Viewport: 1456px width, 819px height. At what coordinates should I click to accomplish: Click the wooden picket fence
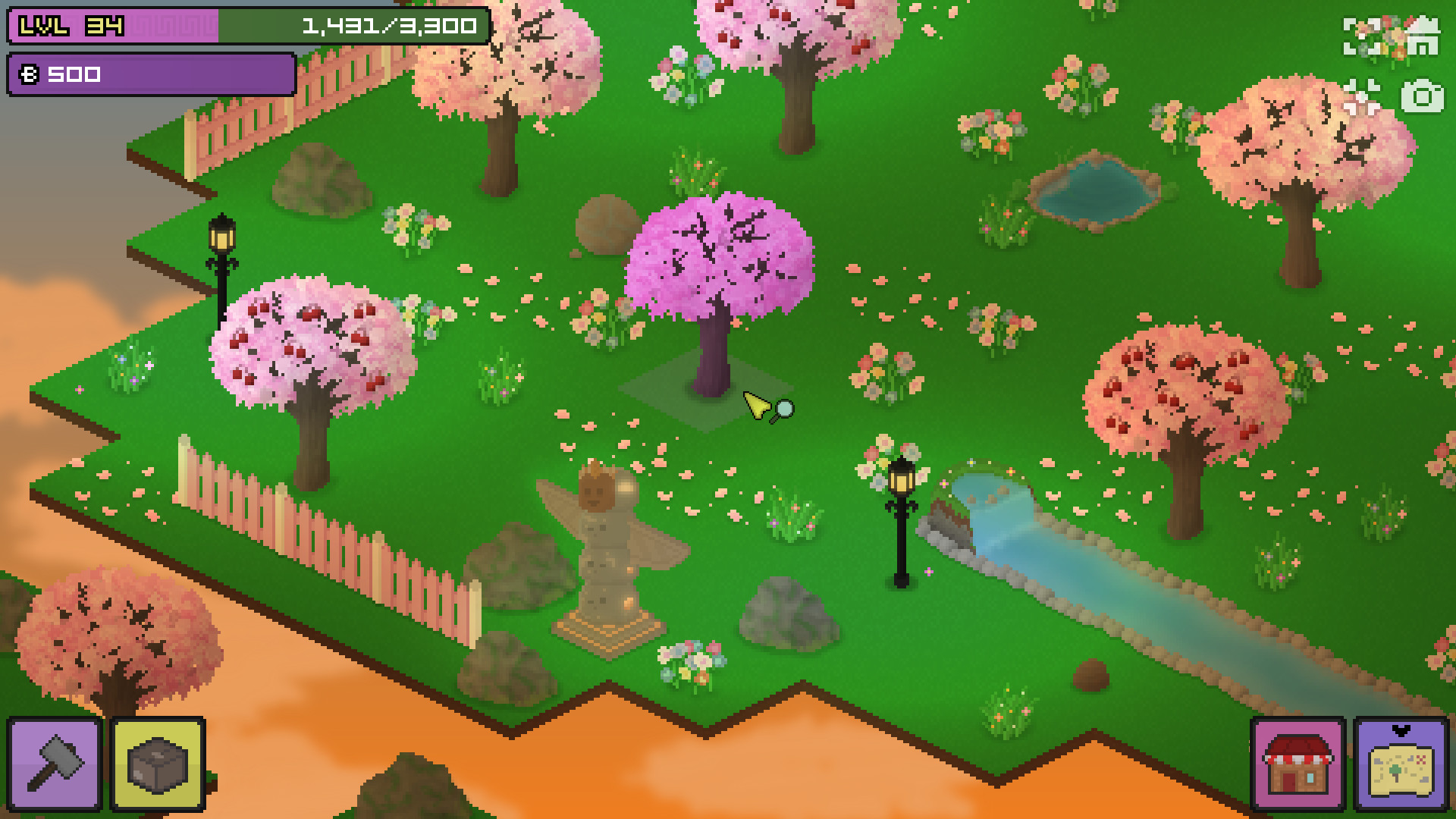(326, 531)
